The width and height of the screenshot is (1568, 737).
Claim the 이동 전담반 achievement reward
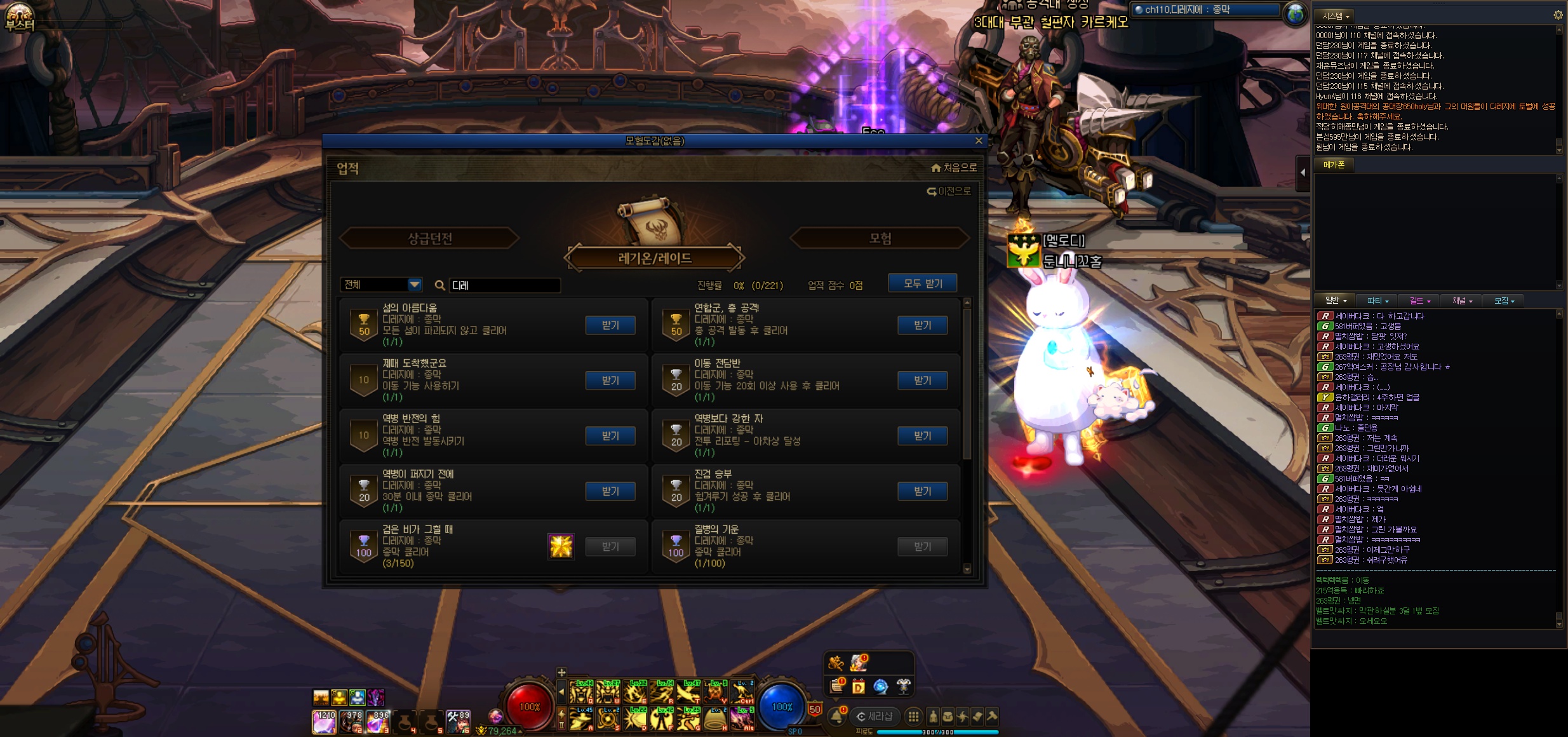(x=922, y=381)
